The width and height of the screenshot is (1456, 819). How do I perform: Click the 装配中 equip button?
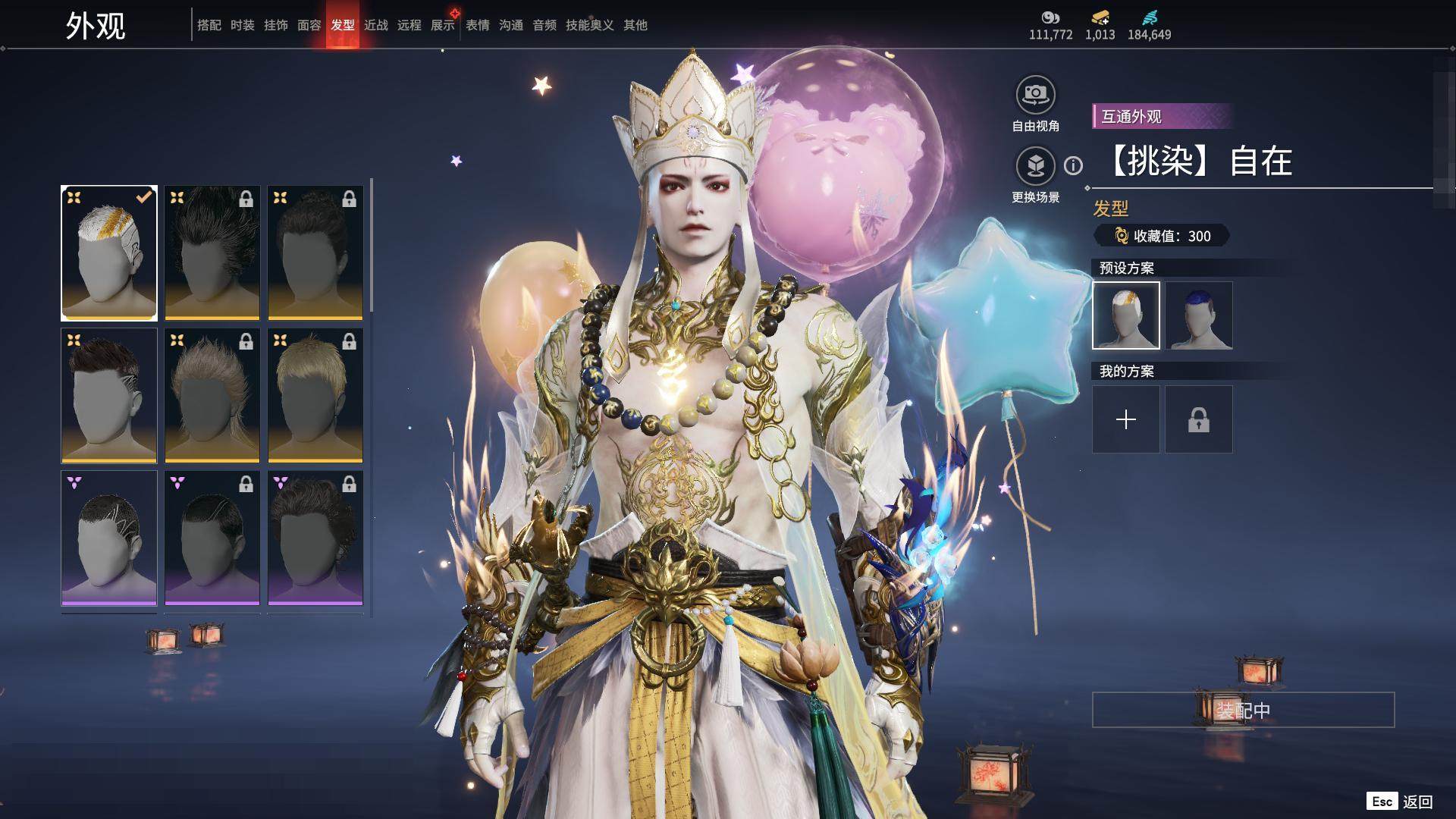tap(1243, 710)
